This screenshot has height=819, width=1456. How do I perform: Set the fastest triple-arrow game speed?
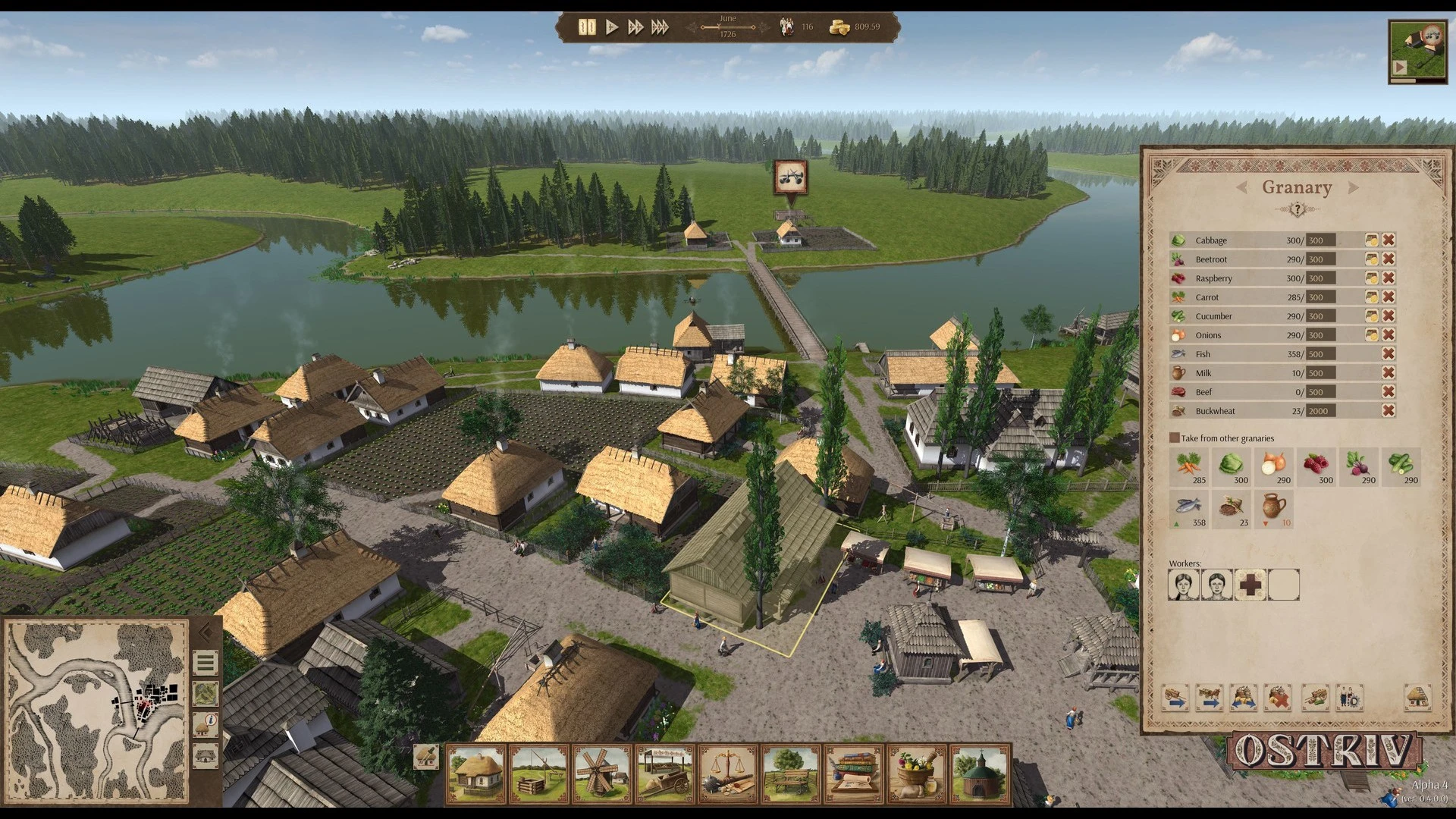[x=660, y=27]
